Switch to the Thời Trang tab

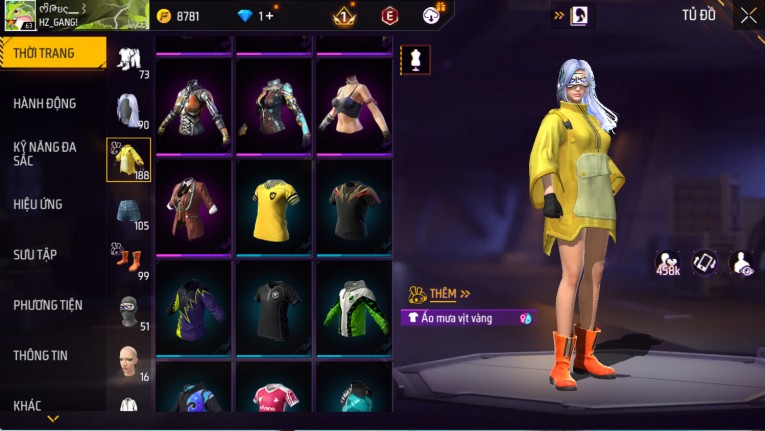(52, 53)
